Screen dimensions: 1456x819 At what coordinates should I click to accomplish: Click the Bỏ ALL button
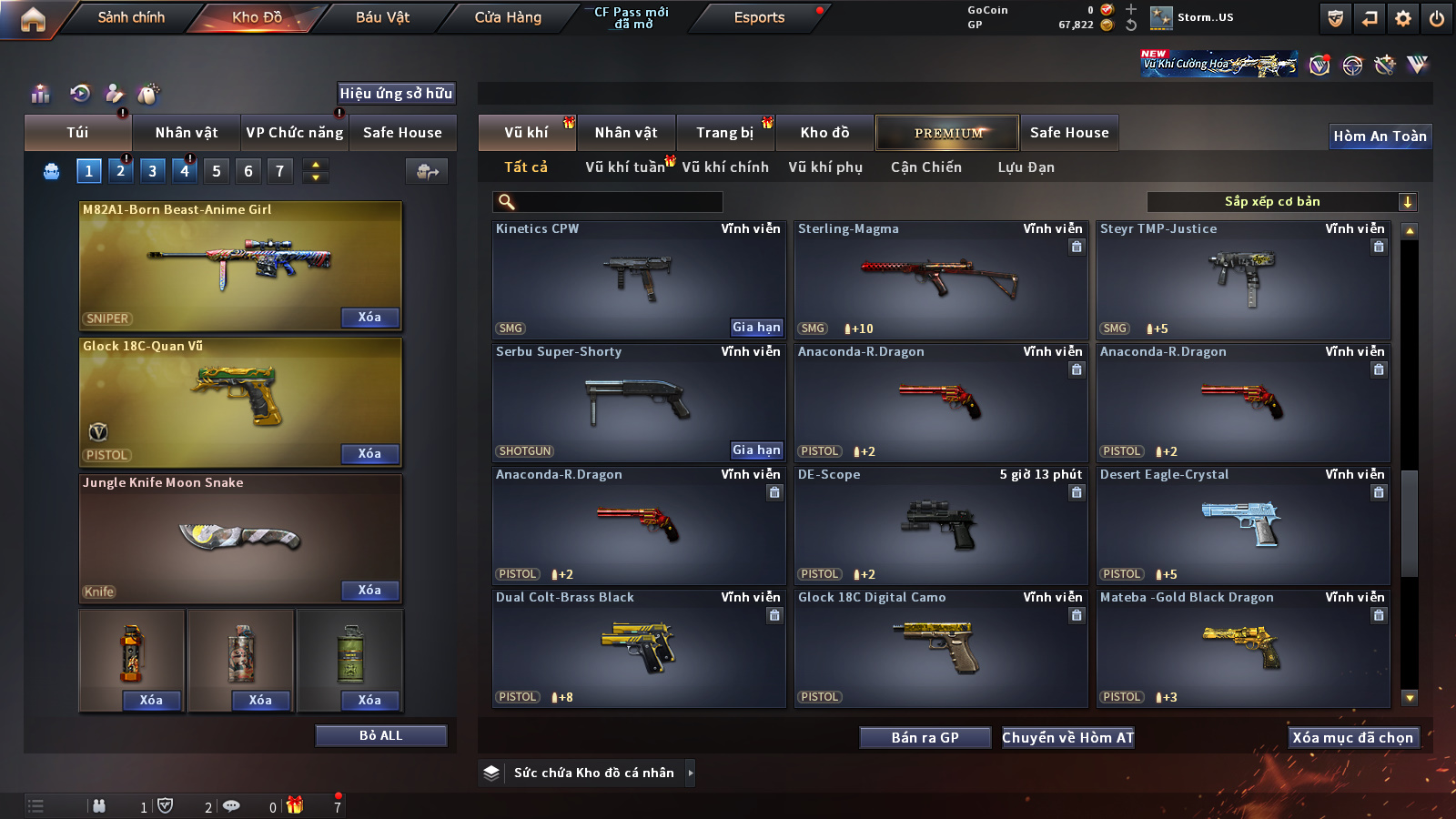pyautogui.click(x=380, y=735)
